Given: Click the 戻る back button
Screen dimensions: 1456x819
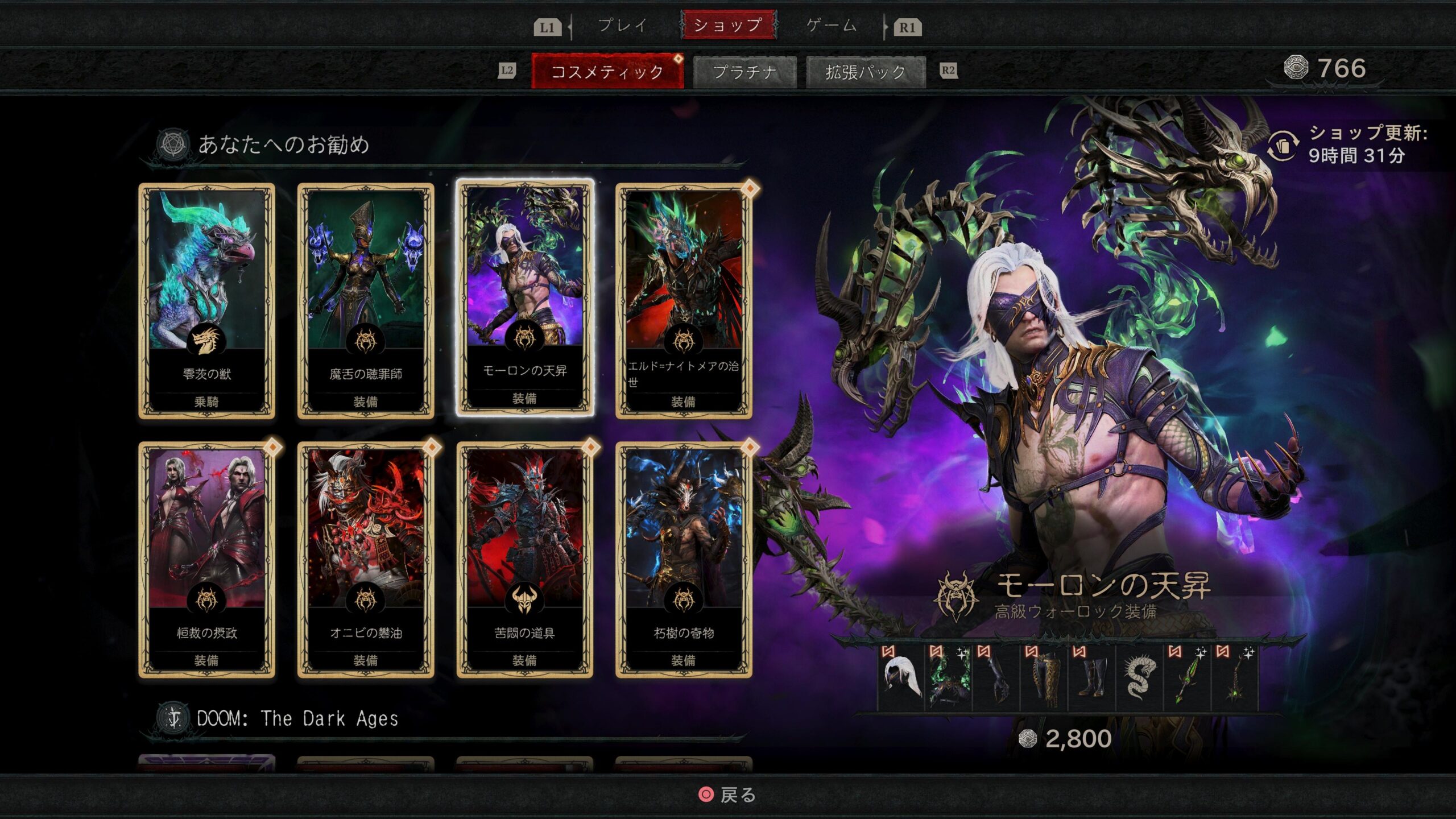Looking at the screenshot, I should tap(728, 795).
